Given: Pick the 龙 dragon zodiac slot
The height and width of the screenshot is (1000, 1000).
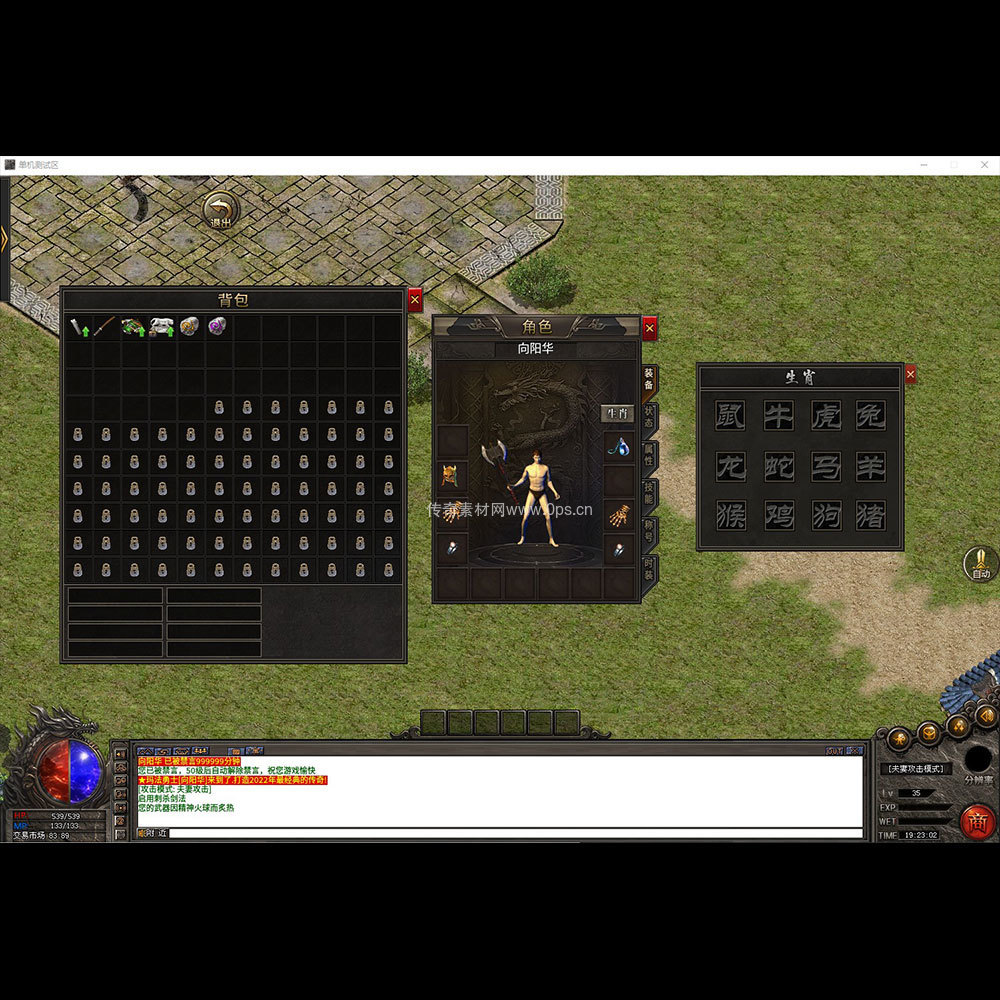Looking at the screenshot, I should click(x=730, y=466).
